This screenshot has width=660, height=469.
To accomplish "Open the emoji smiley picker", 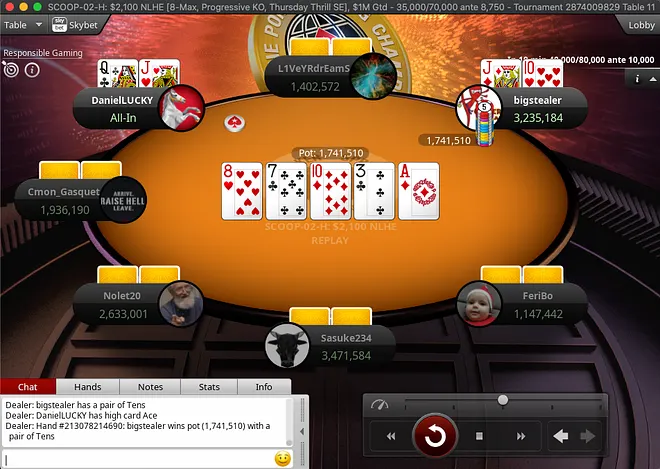I will (x=282, y=459).
